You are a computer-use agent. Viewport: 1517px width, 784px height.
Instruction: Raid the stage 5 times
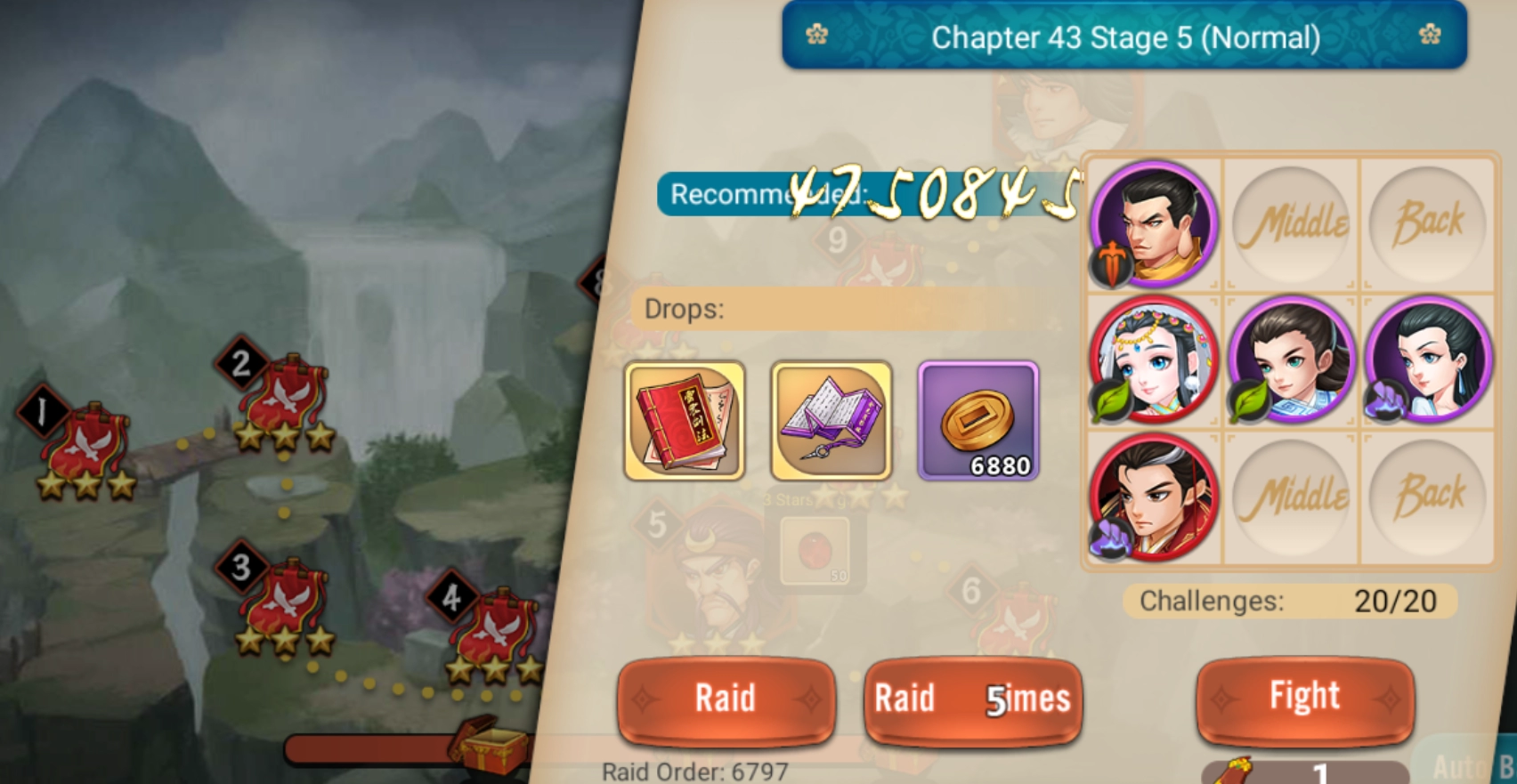(x=972, y=699)
